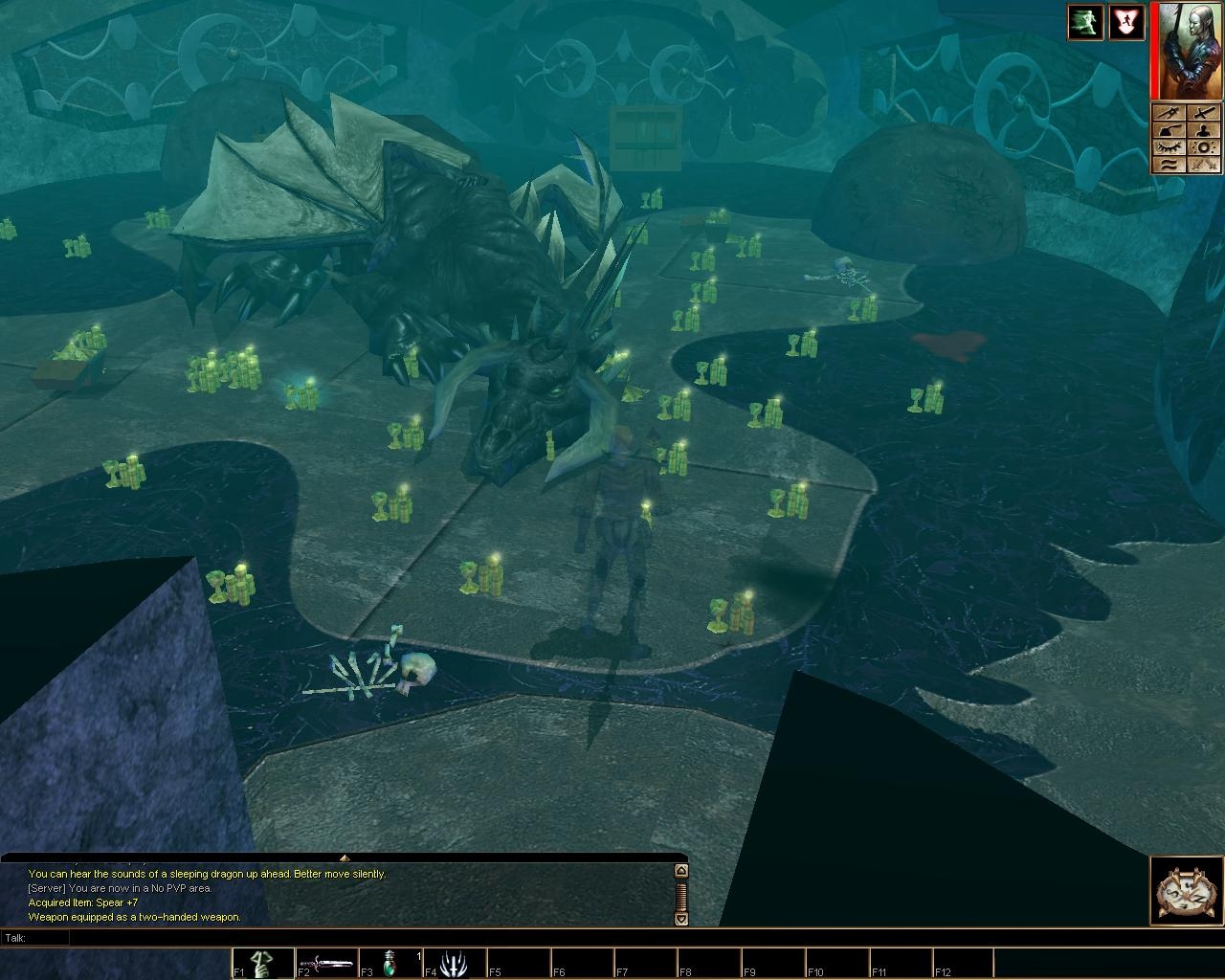Select the red running figure status icon
Screen dimensions: 1225x980
[1126, 22]
